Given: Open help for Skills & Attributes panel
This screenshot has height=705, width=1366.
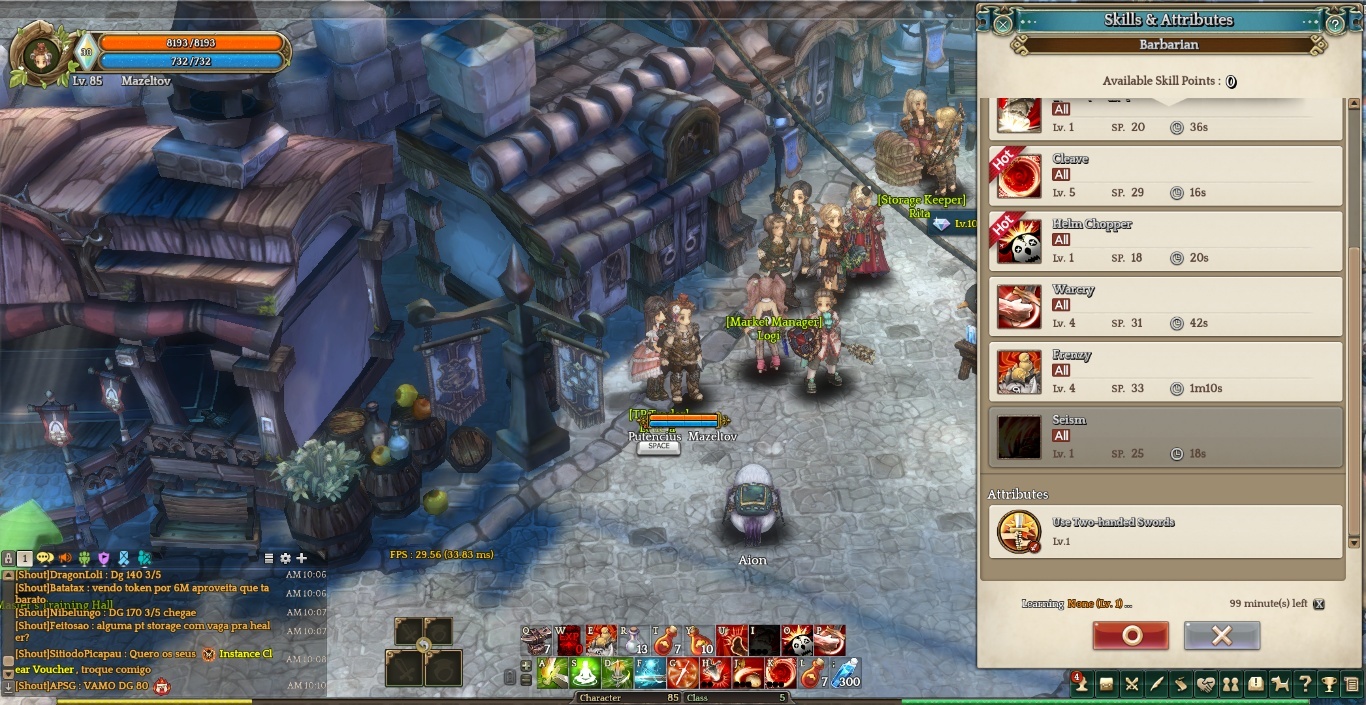Looking at the screenshot, I should coord(1335,21).
